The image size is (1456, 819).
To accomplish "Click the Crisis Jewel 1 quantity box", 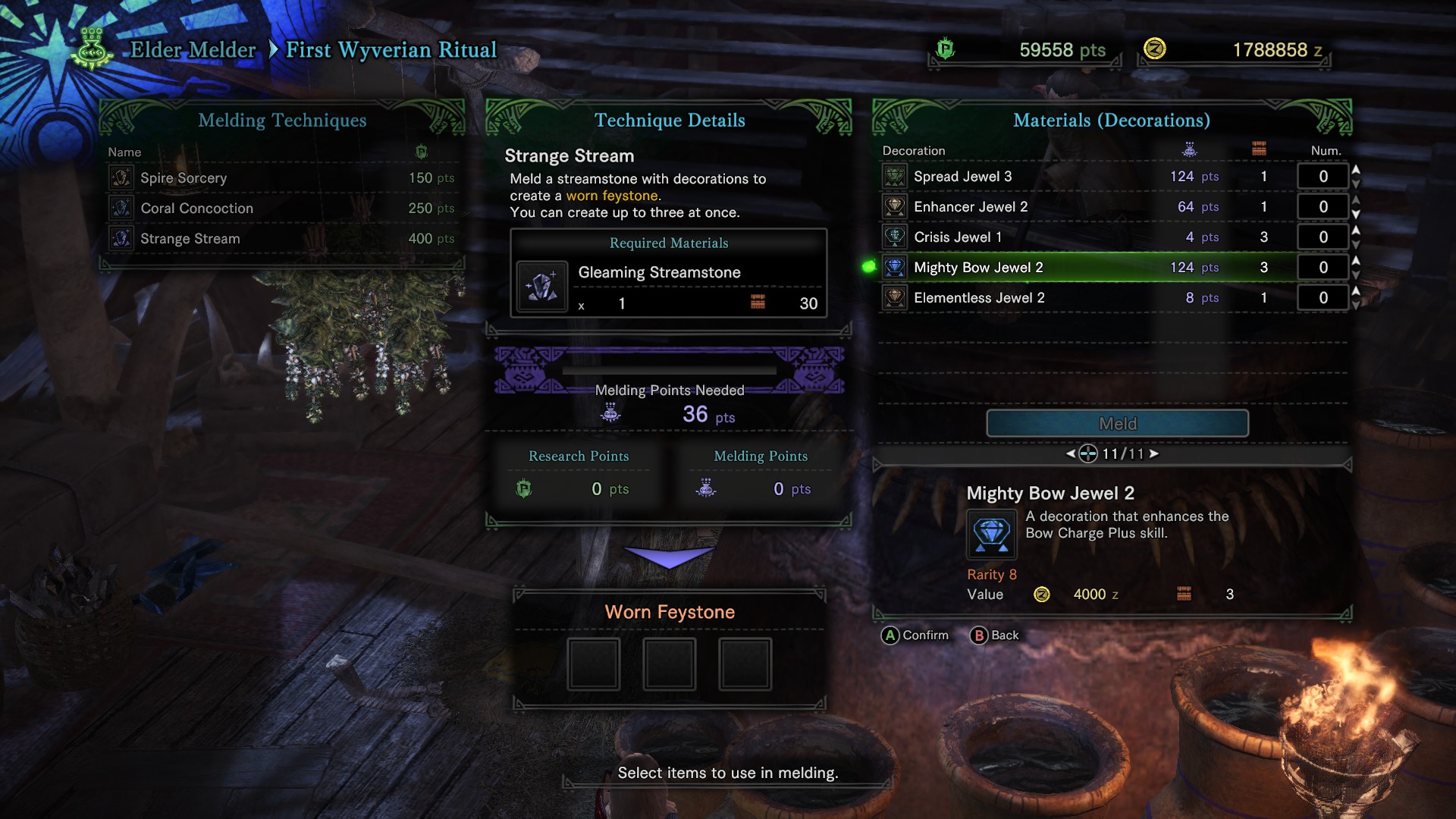I will click(x=1323, y=237).
